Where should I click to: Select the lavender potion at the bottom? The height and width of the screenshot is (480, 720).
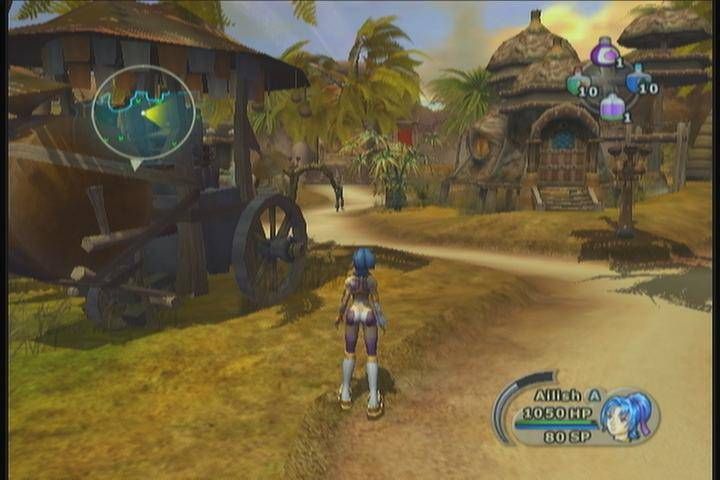pyautogui.click(x=612, y=107)
